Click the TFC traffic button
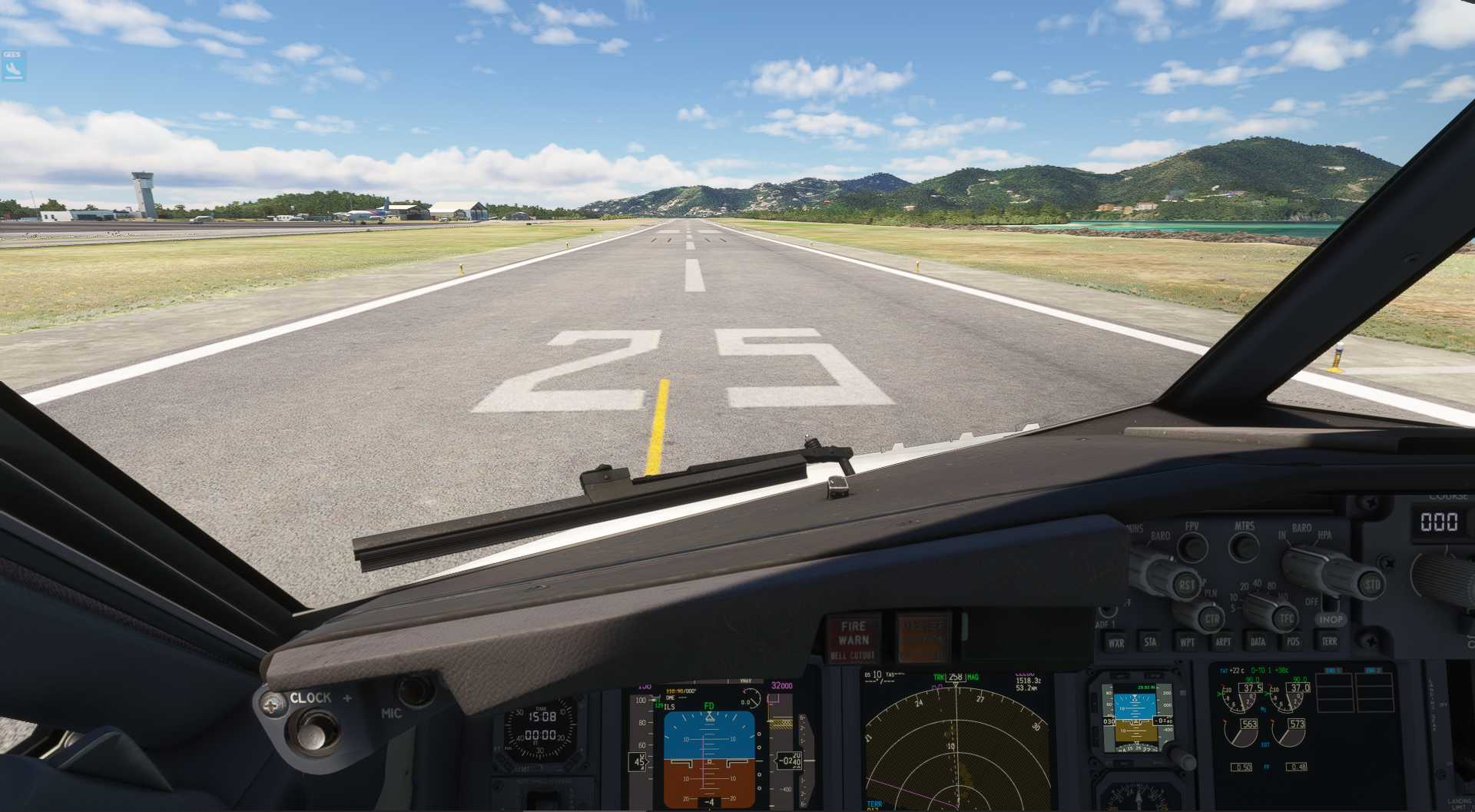This screenshot has height=812, width=1475. [1285, 618]
